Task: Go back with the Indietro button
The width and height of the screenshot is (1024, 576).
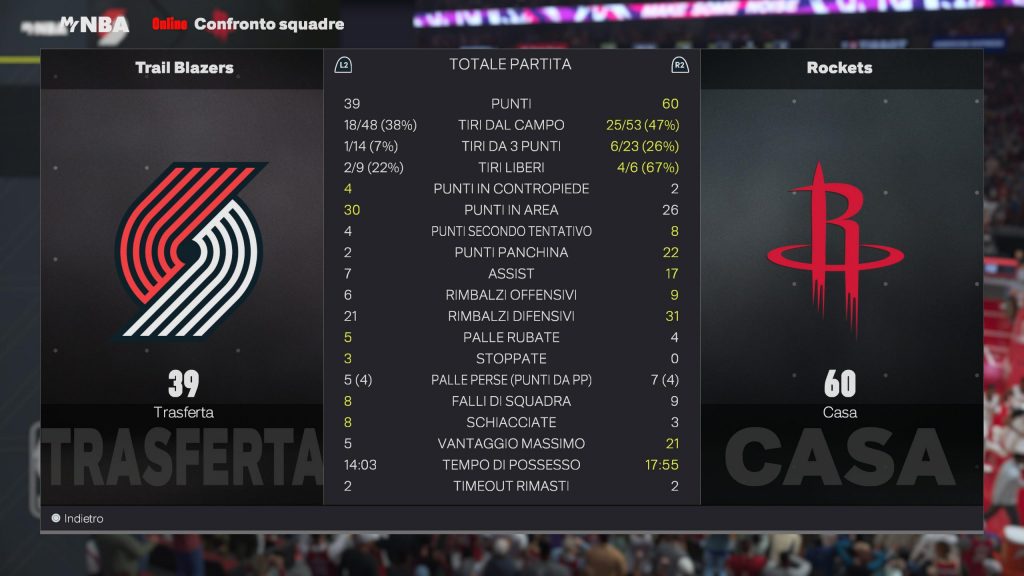Action: (x=78, y=518)
